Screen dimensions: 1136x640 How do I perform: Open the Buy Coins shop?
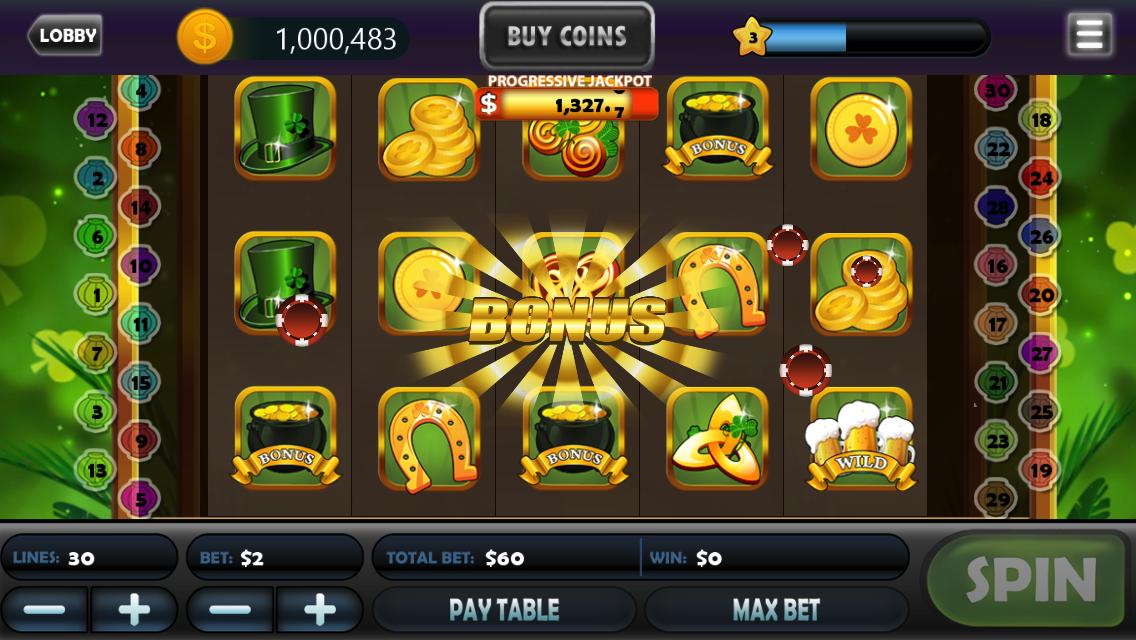(567, 37)
